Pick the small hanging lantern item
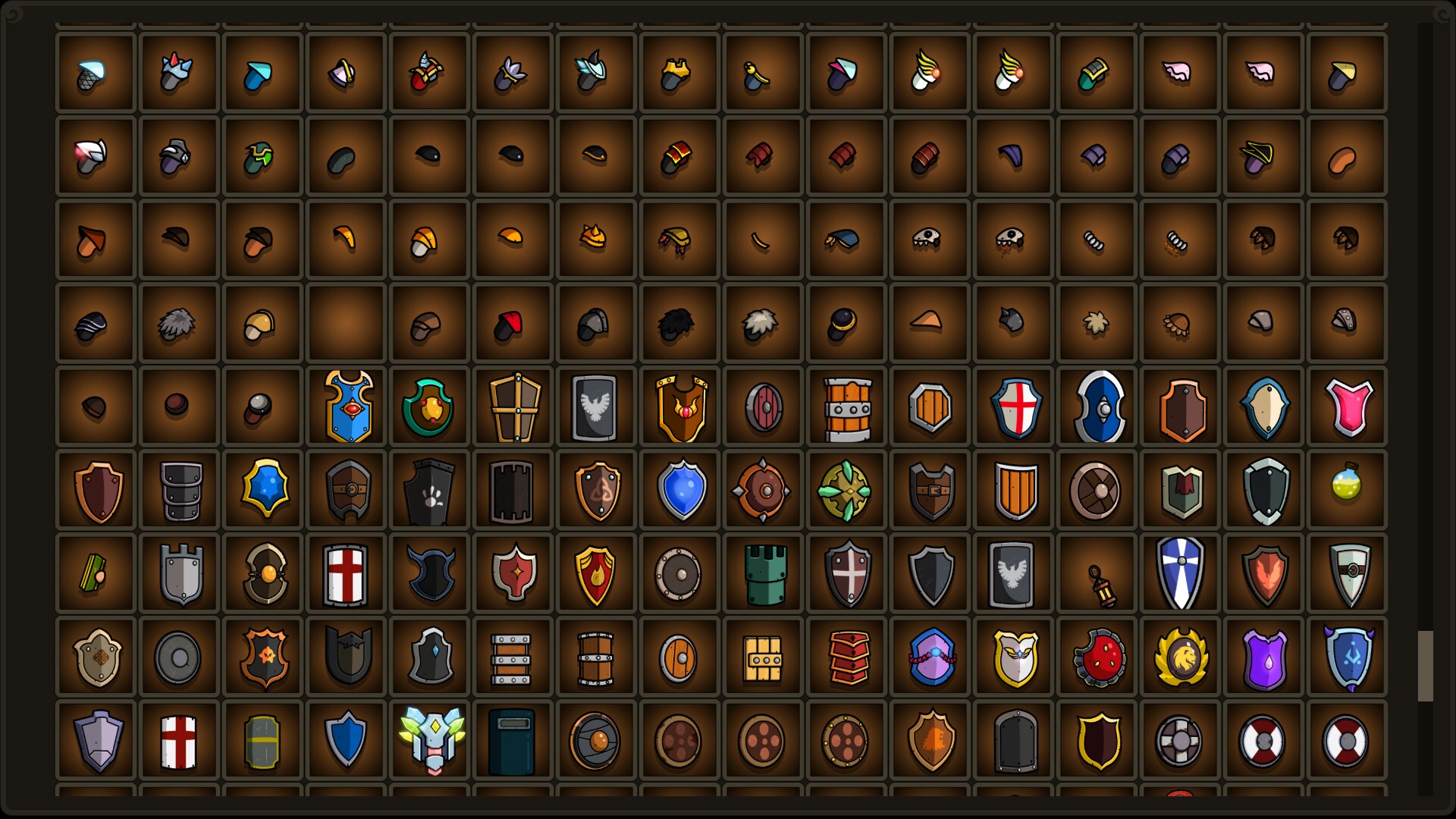This screenshot has width=1456, height=819. (1097, 574)
